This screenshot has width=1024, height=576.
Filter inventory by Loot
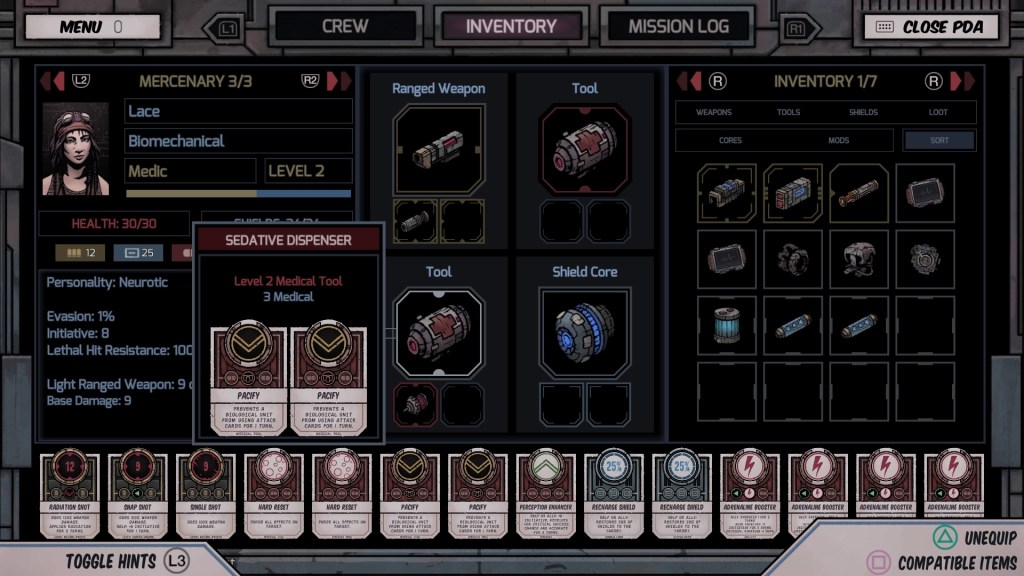[938, 112]
